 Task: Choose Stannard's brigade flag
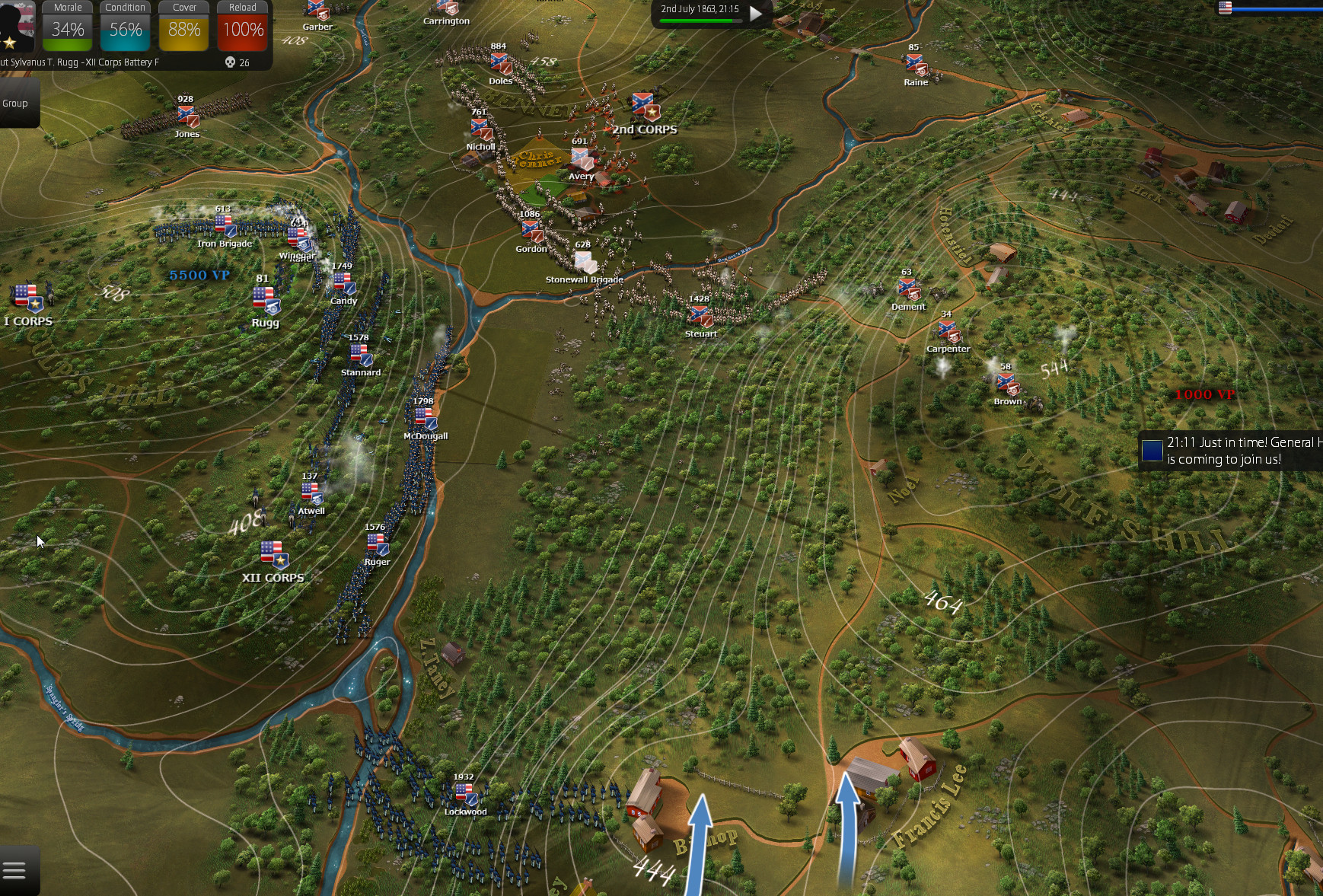tap(361, 355)
